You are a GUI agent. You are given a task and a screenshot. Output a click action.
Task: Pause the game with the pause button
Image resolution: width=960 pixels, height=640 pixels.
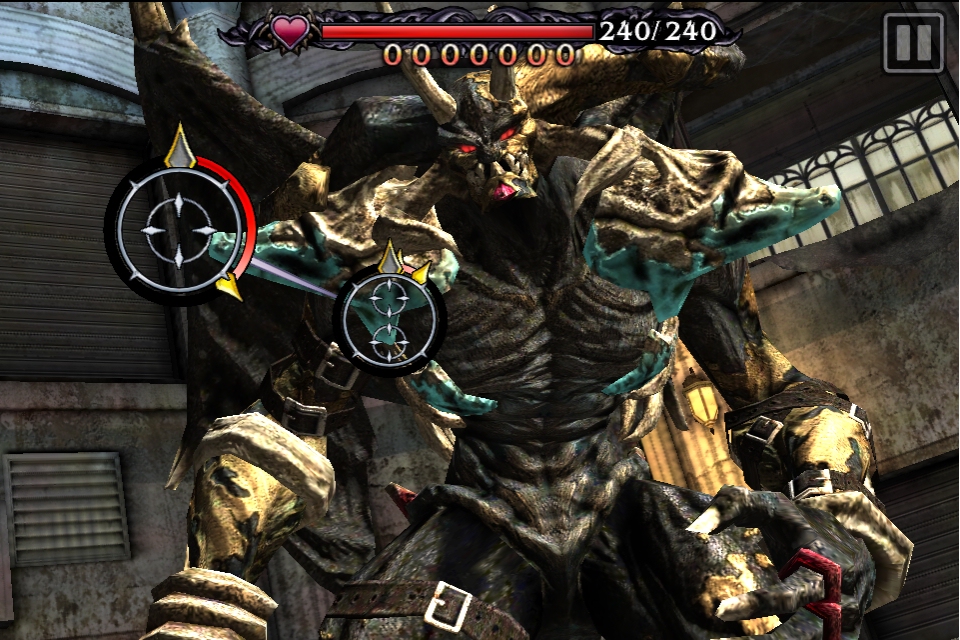coord(913,43)
